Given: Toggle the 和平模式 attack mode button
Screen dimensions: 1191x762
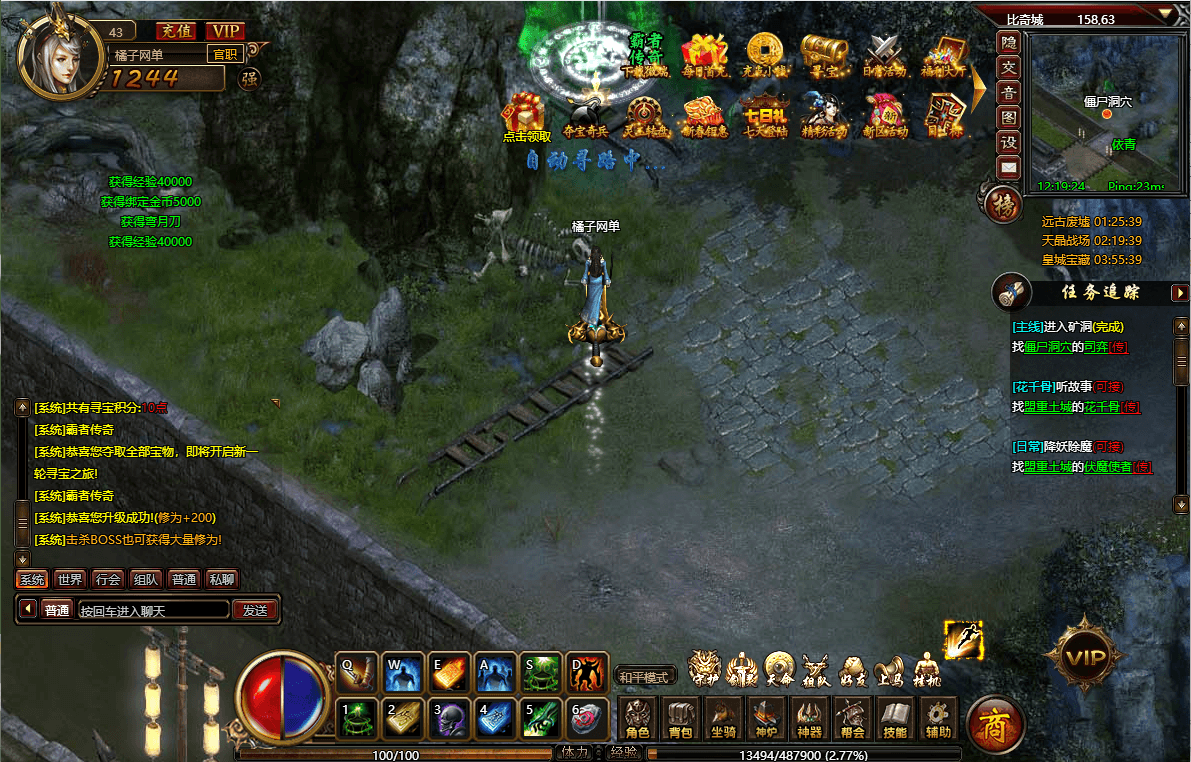Looking at the screenshot, I should (642, 677).
